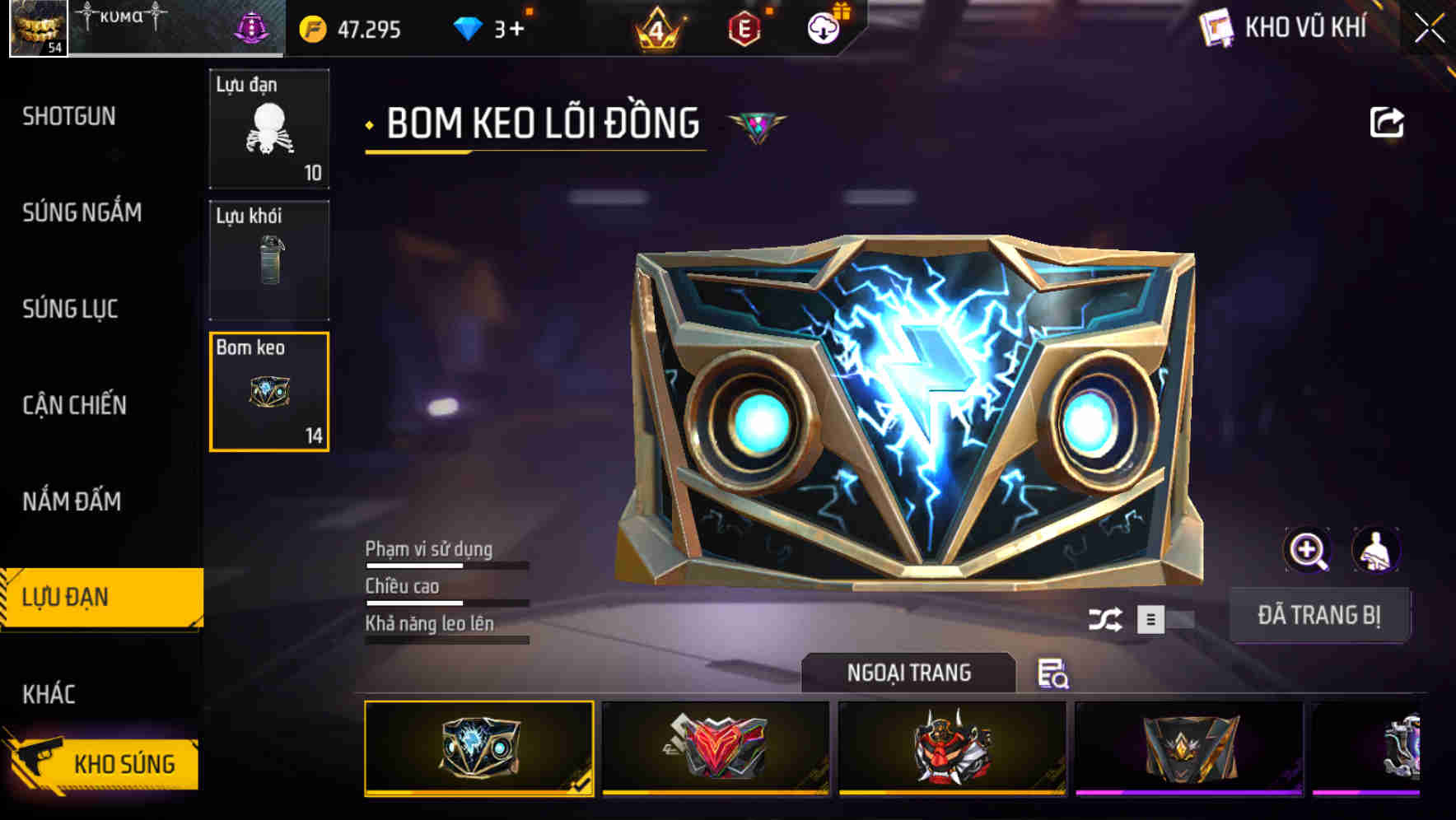Open the share icon next to BOM KEO LÕI ĐỒNG title

[1388, 122]
